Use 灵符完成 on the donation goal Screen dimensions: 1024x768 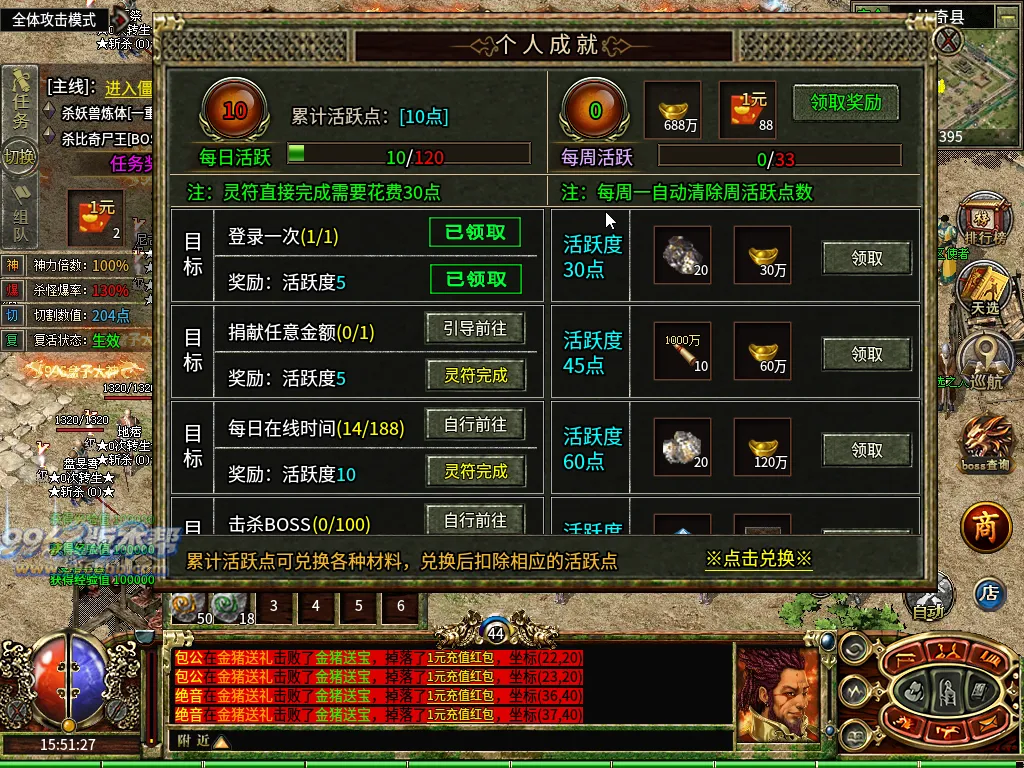(476, 376)
